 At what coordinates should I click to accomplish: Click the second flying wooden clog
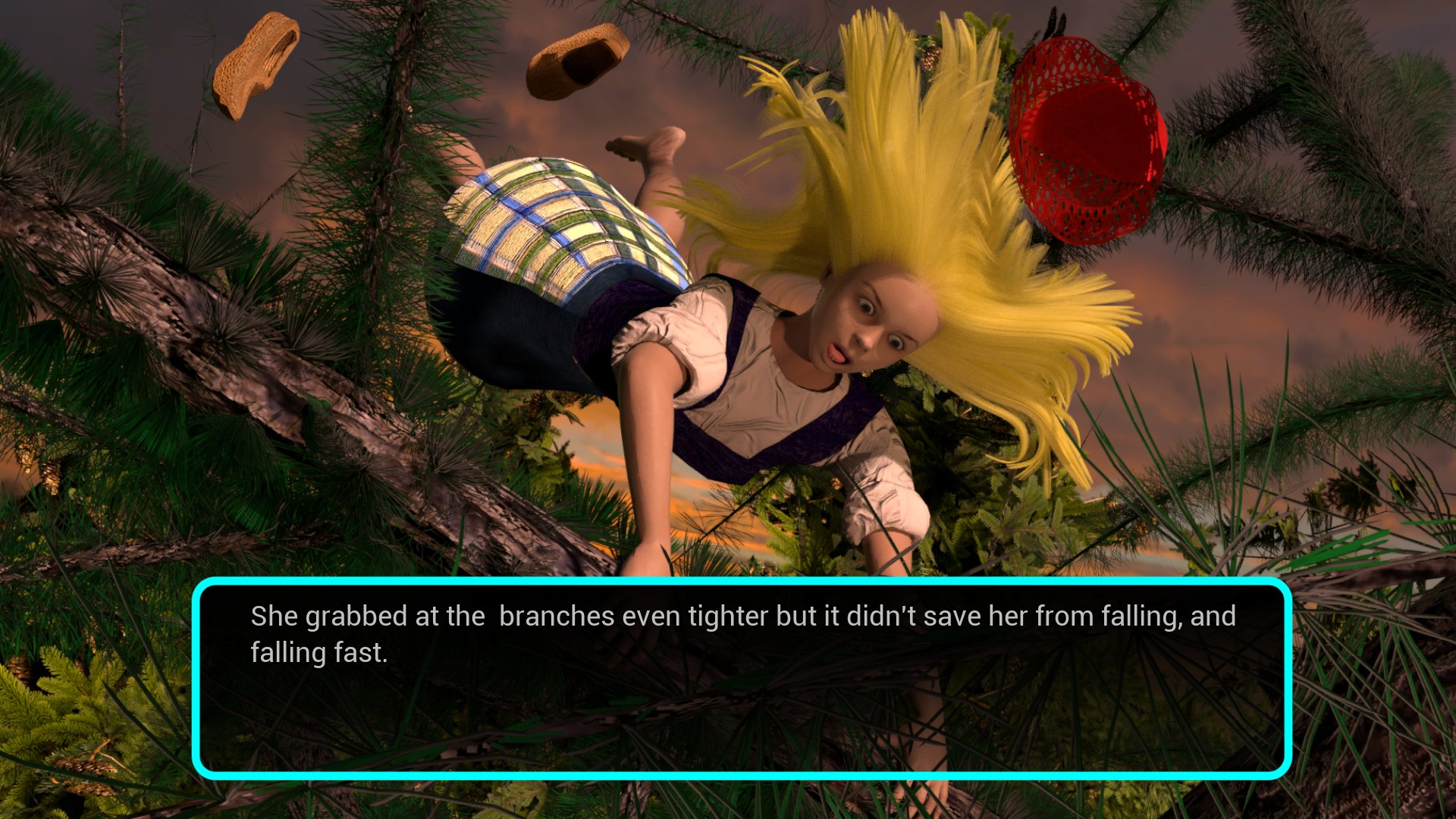576,61
